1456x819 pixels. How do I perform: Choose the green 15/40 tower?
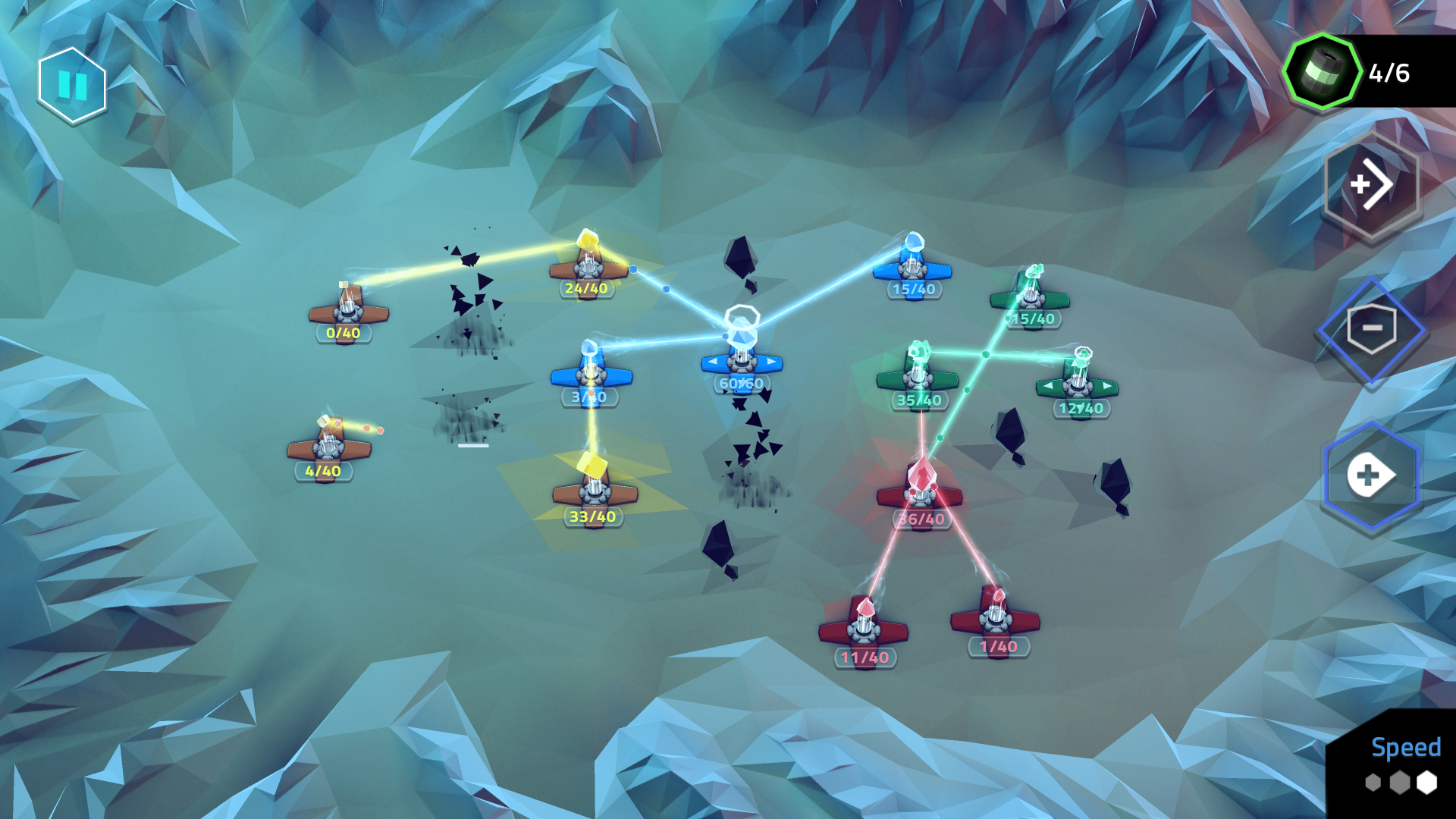1030,296
